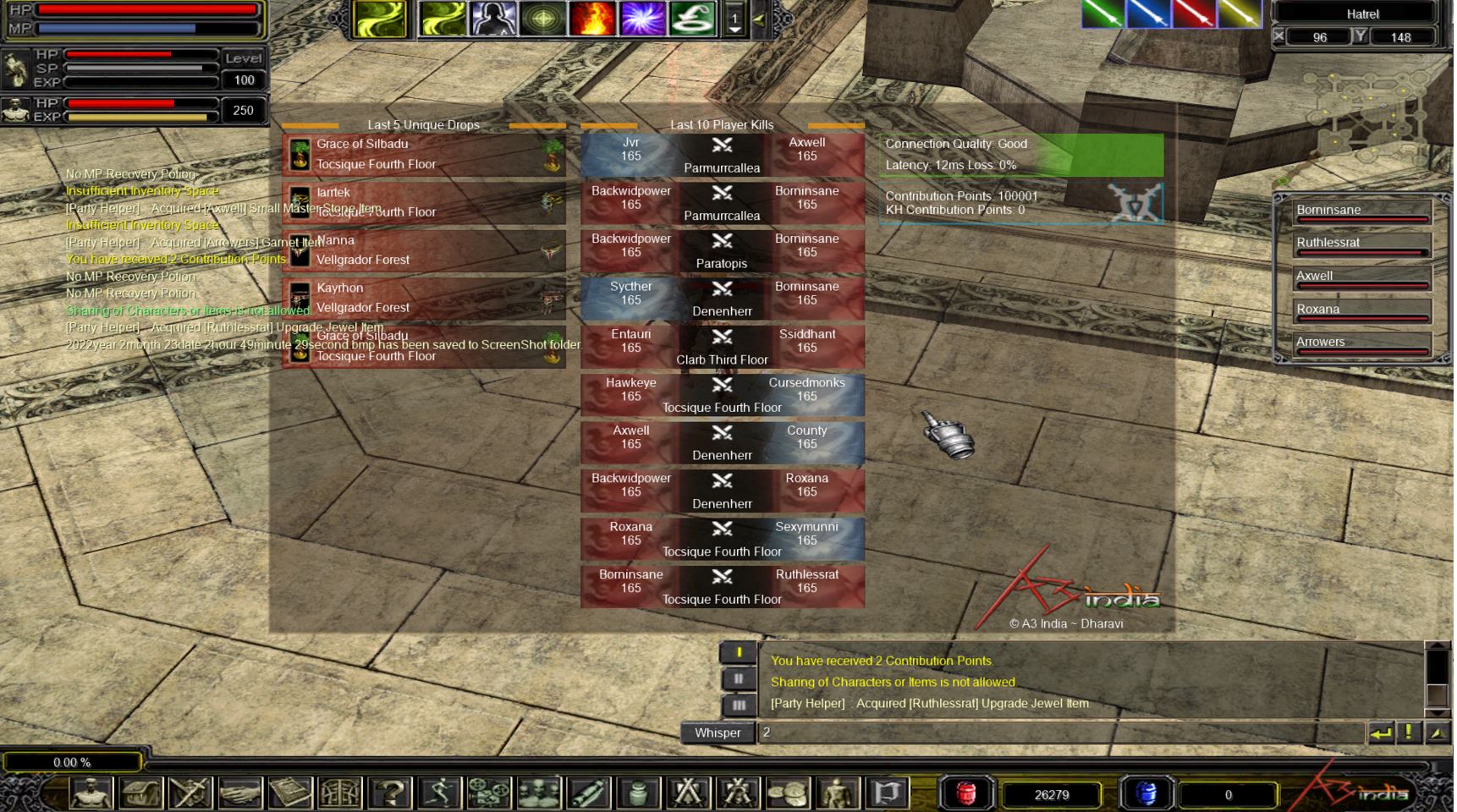Select party member Borninsane
The image size is (1457, 812).
(x=1361, y=211)
